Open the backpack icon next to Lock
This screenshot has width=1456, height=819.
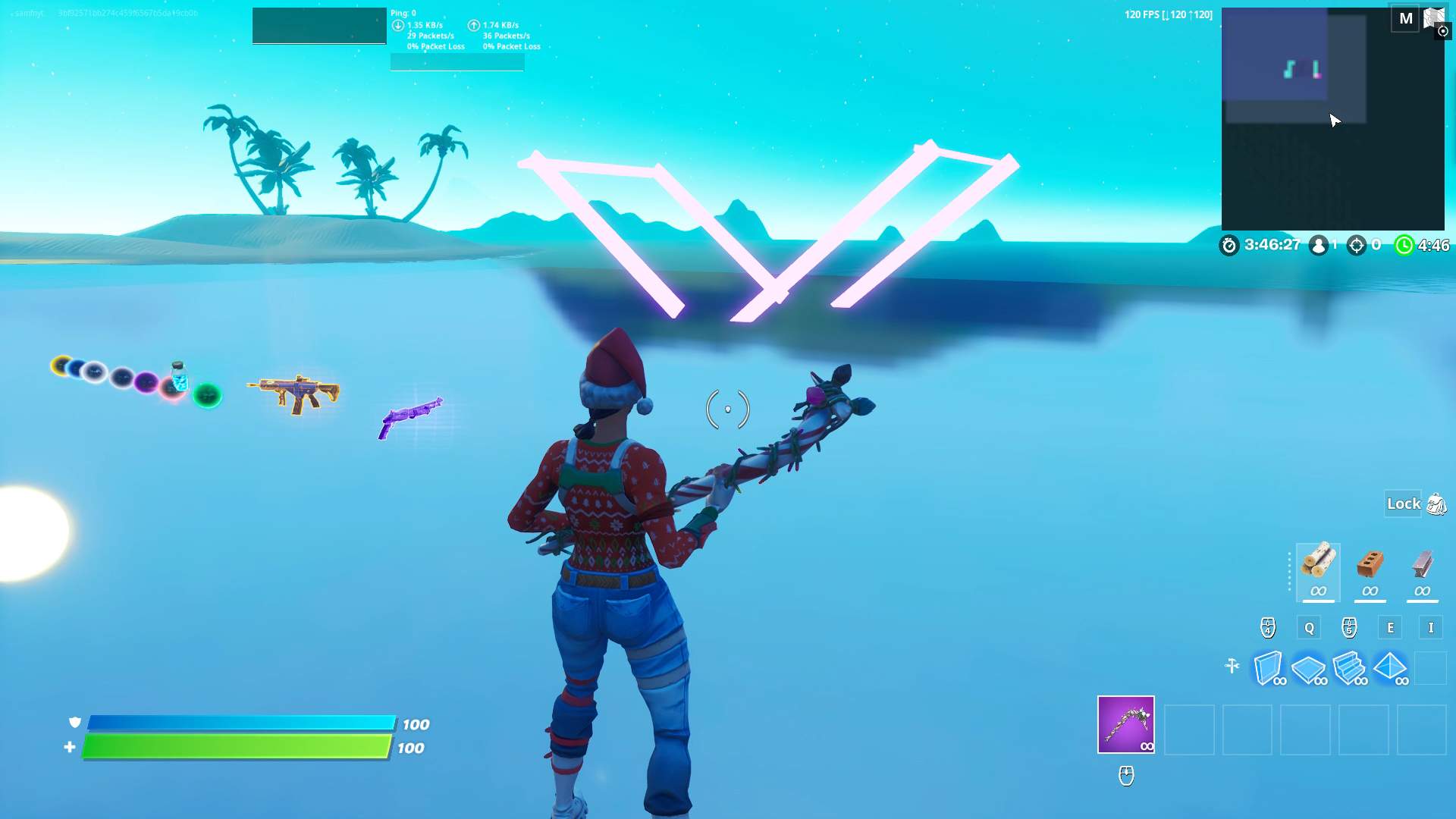(x=1434, y=504)
